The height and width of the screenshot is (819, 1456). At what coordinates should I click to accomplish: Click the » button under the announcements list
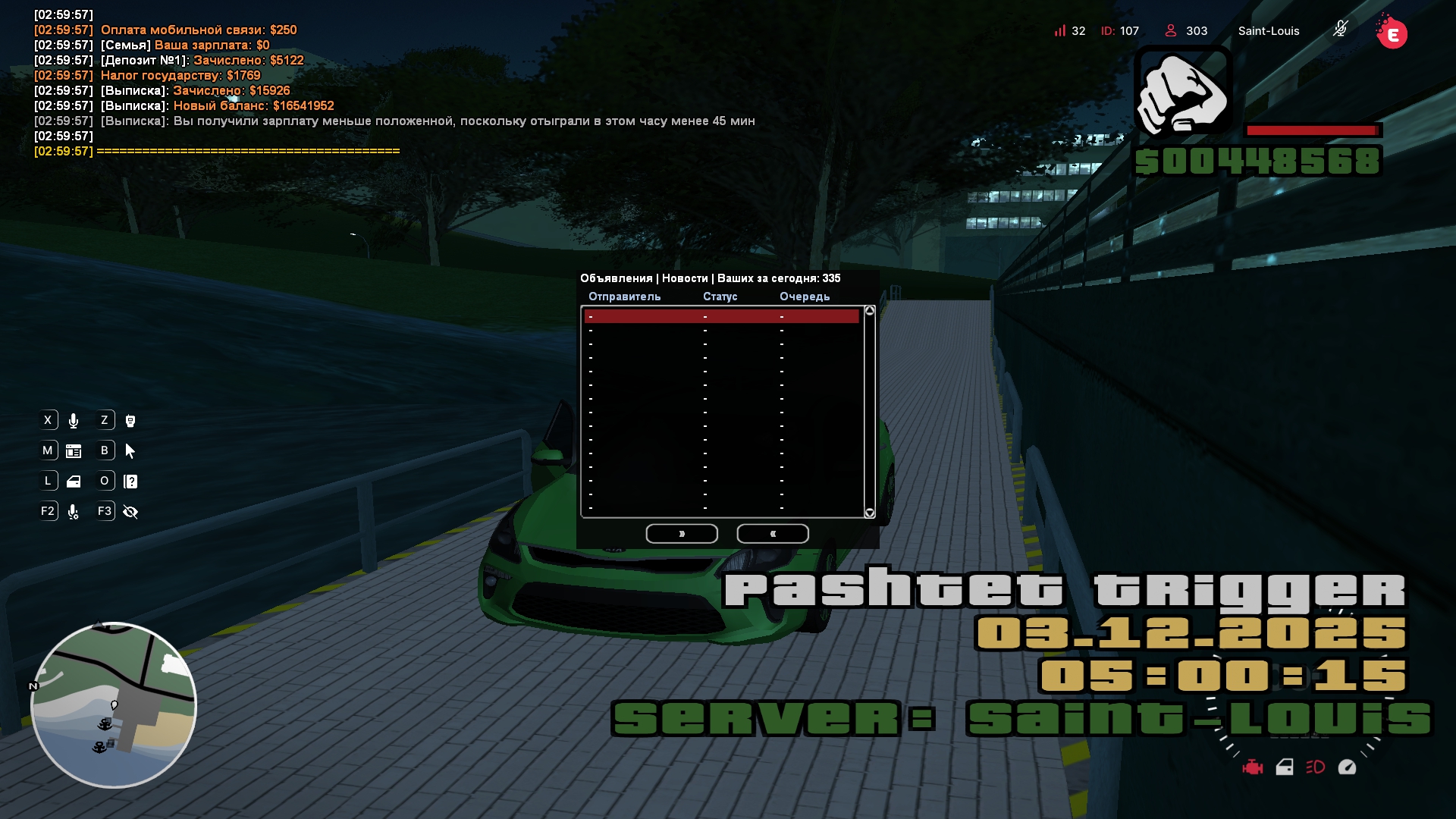click(x=682, y=534)
